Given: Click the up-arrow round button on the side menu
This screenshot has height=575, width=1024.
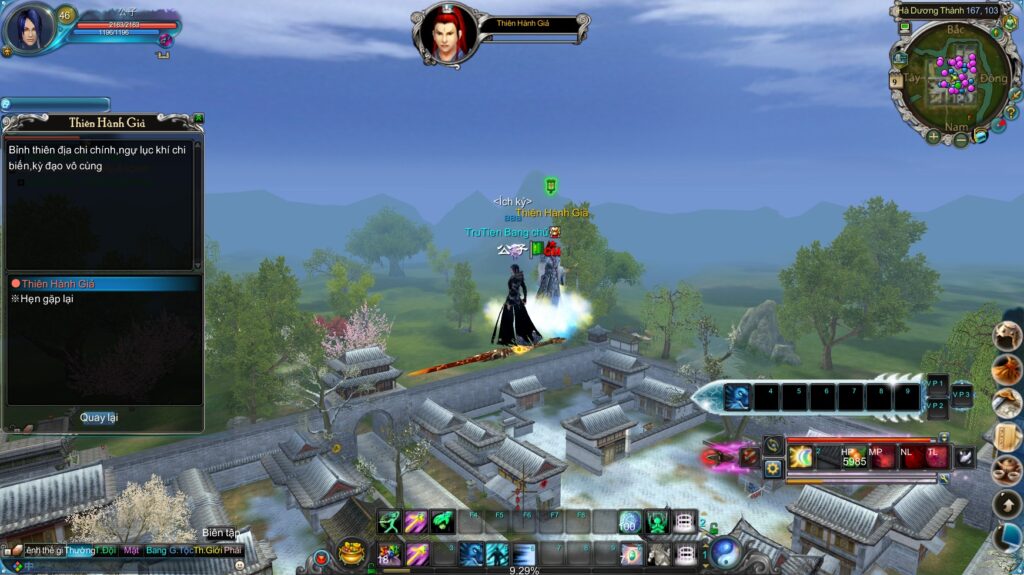Looking at the screenshot, I should coord(1007,503).
